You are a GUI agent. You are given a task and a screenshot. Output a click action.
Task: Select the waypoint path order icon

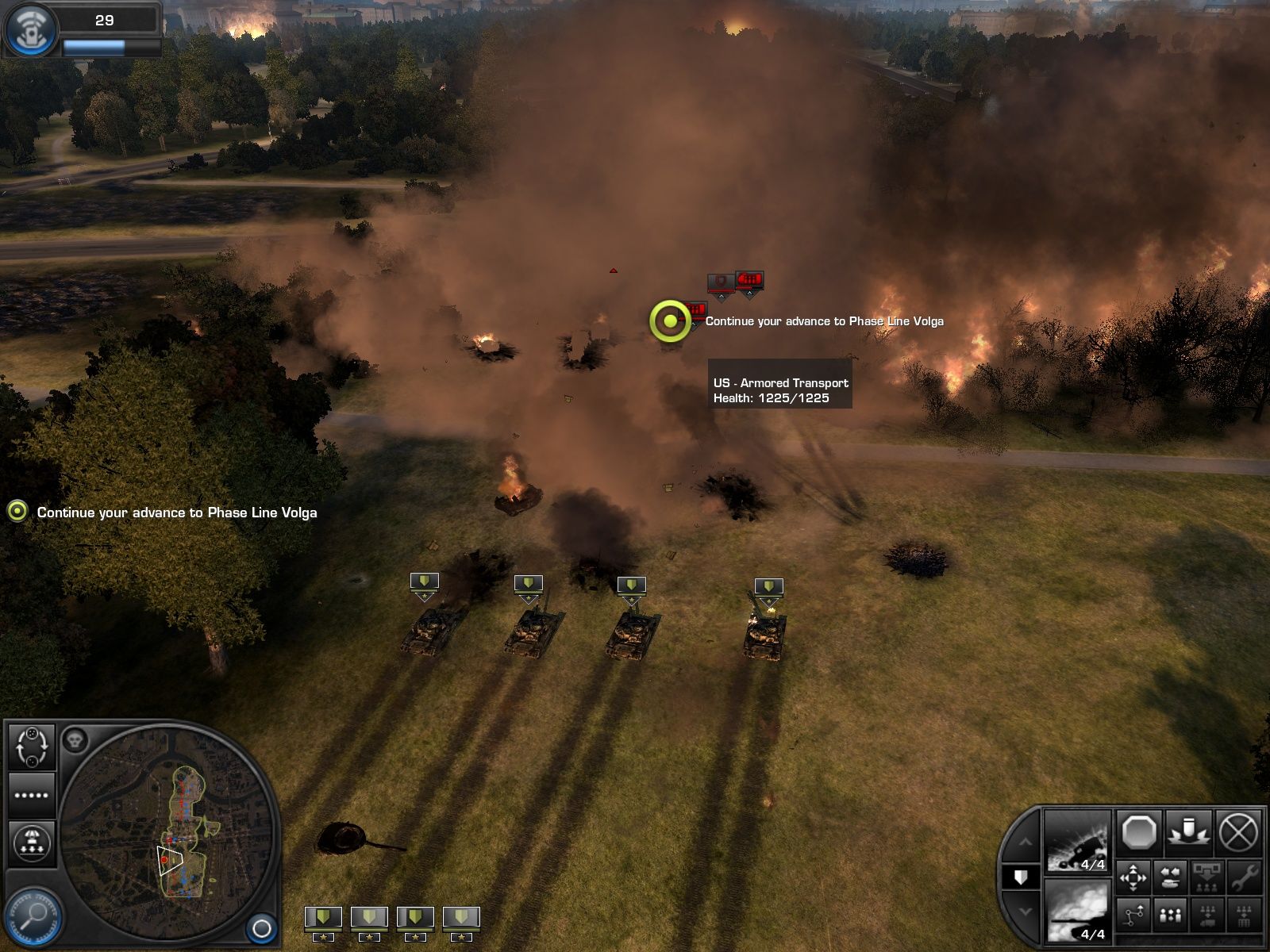click(x=1133, y=917)
